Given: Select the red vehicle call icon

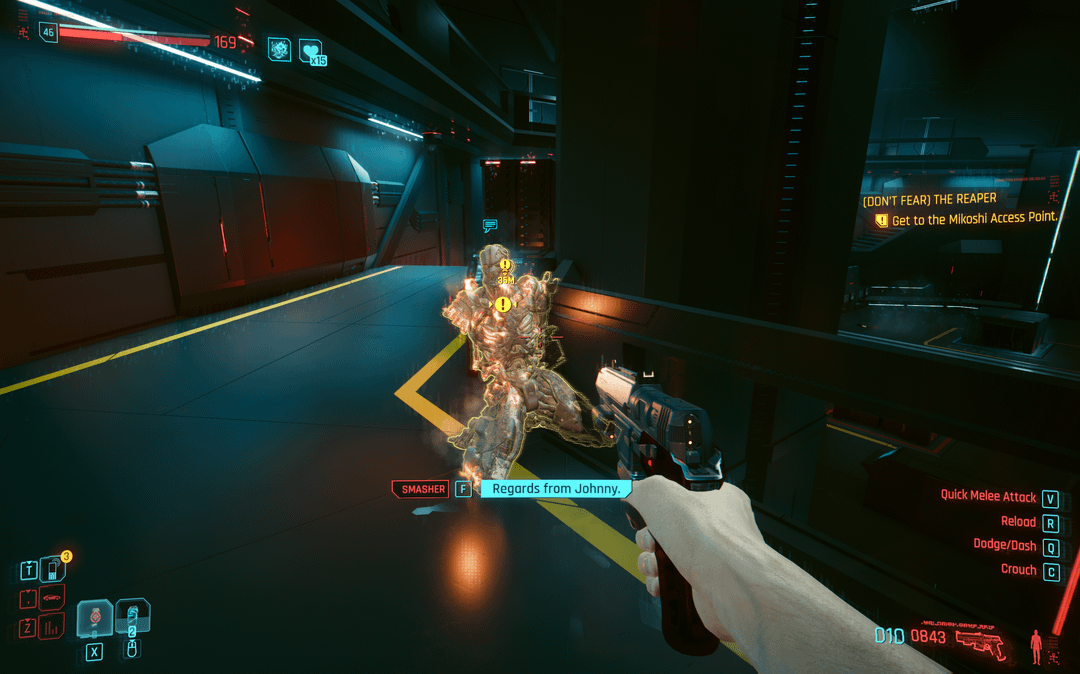Looking at the screenshot, I should coord(52,600).
